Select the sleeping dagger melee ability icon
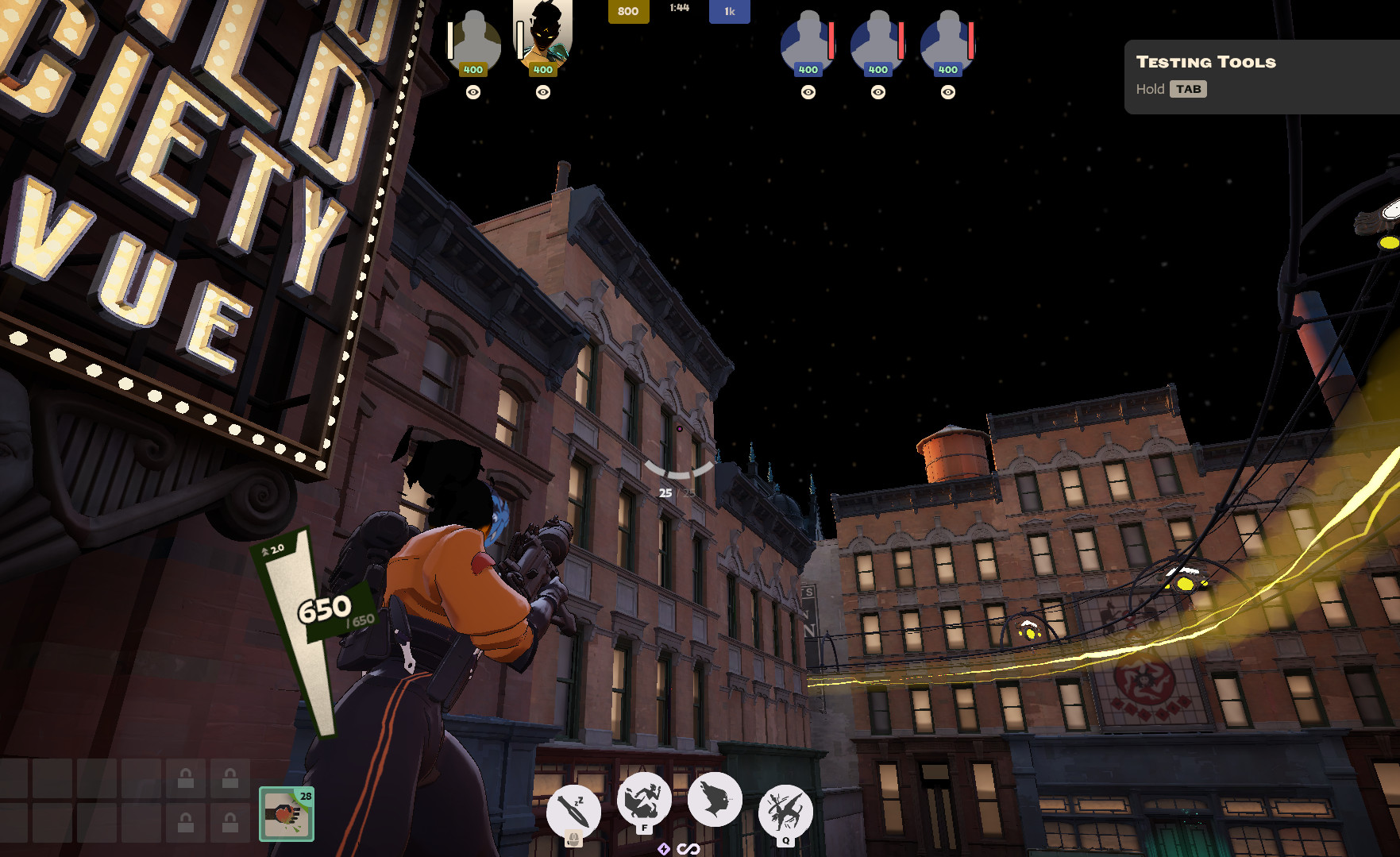The height and width of the screenshot is (857, 1400). click(x=573, y=811)
